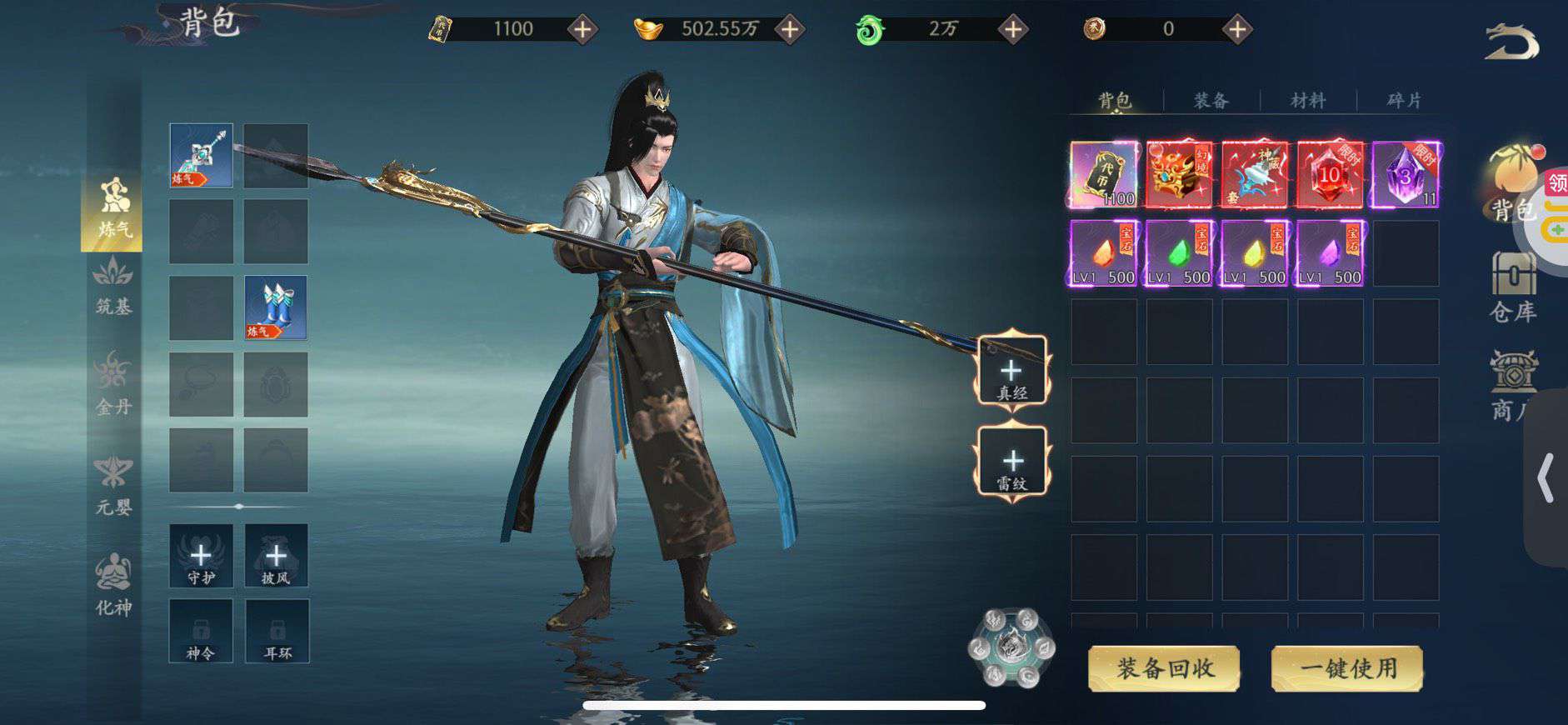Add a 披风 cloak item

point(276,556)
